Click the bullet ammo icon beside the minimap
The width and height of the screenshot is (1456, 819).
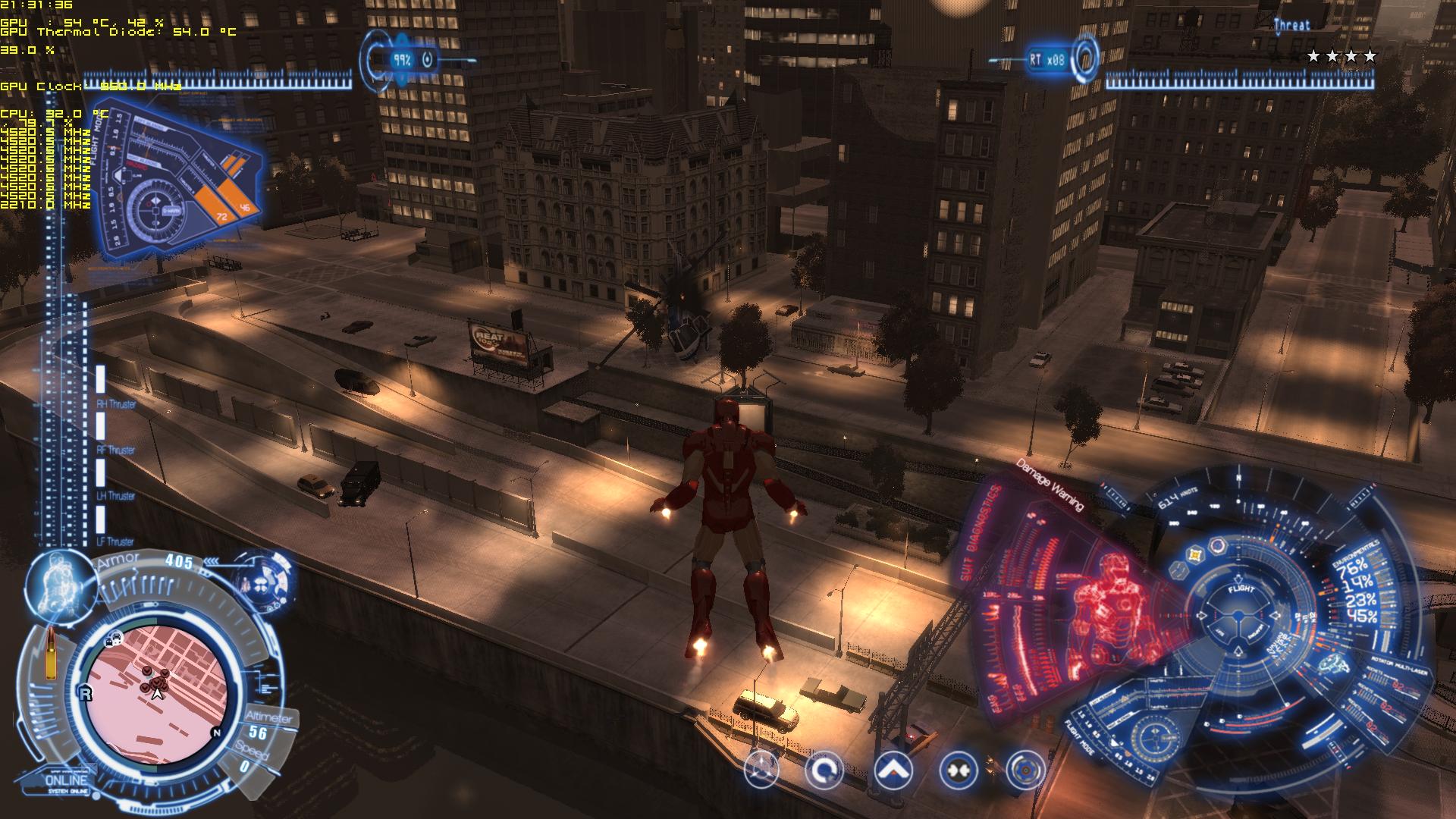click(52, 653)
